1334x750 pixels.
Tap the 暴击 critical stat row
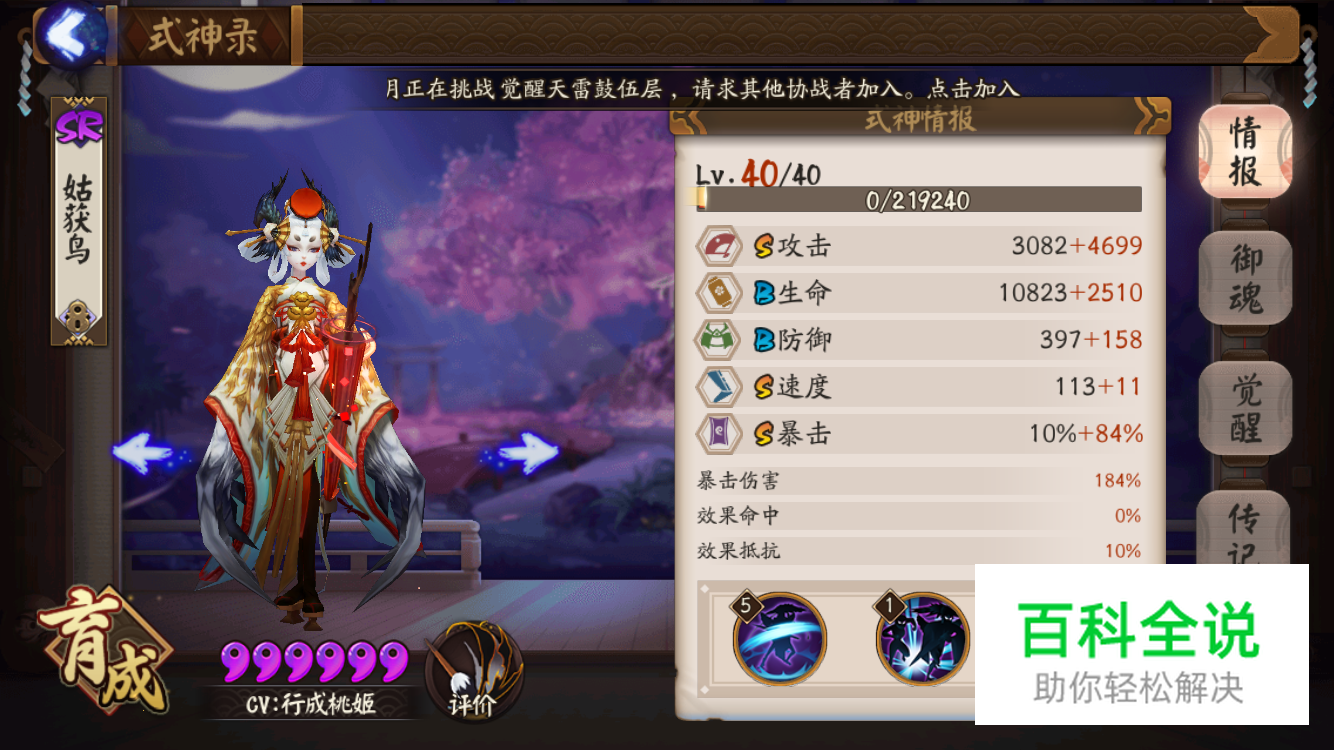coord(919,433)
